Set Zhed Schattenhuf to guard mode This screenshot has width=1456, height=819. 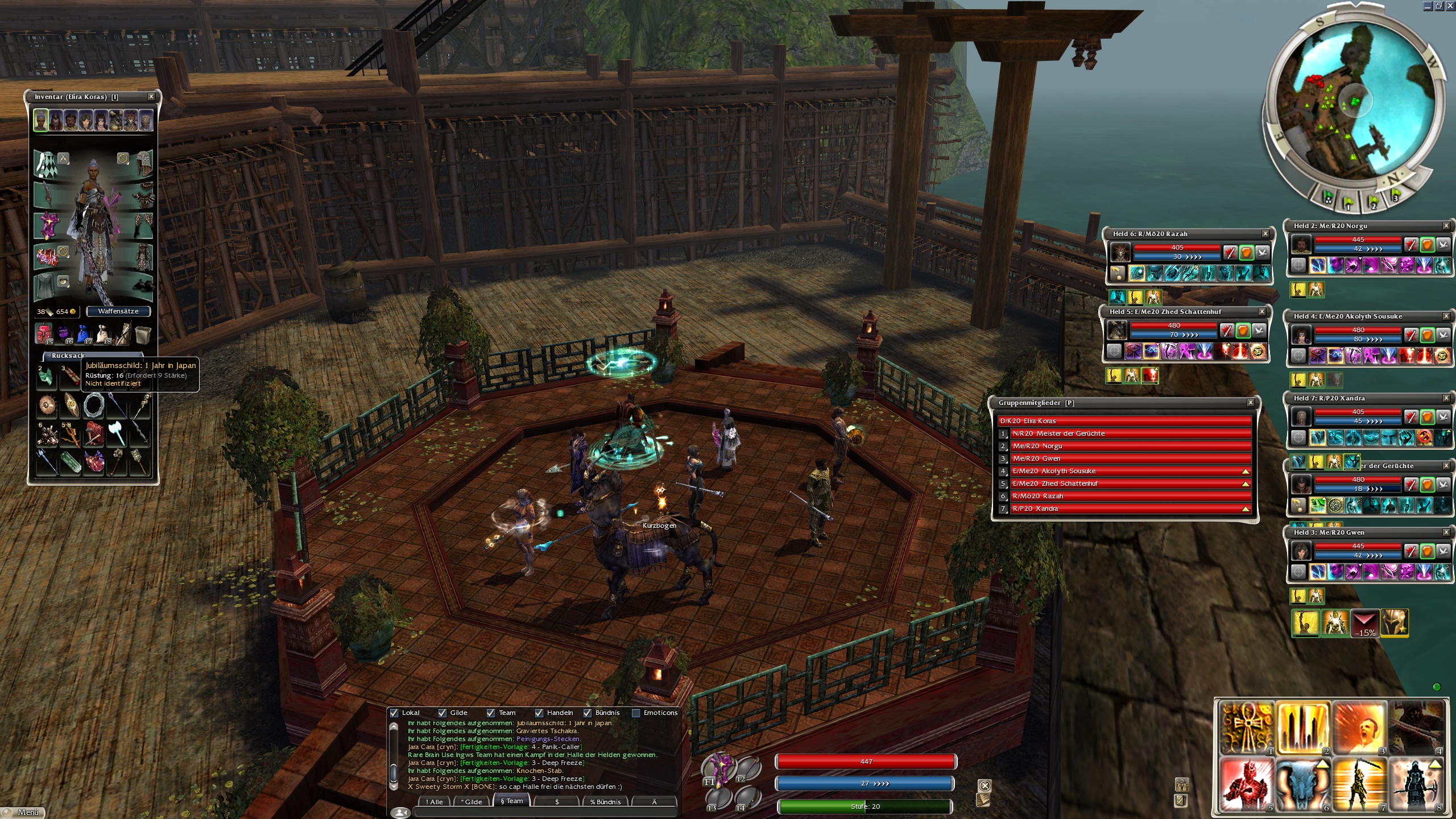1243,330
